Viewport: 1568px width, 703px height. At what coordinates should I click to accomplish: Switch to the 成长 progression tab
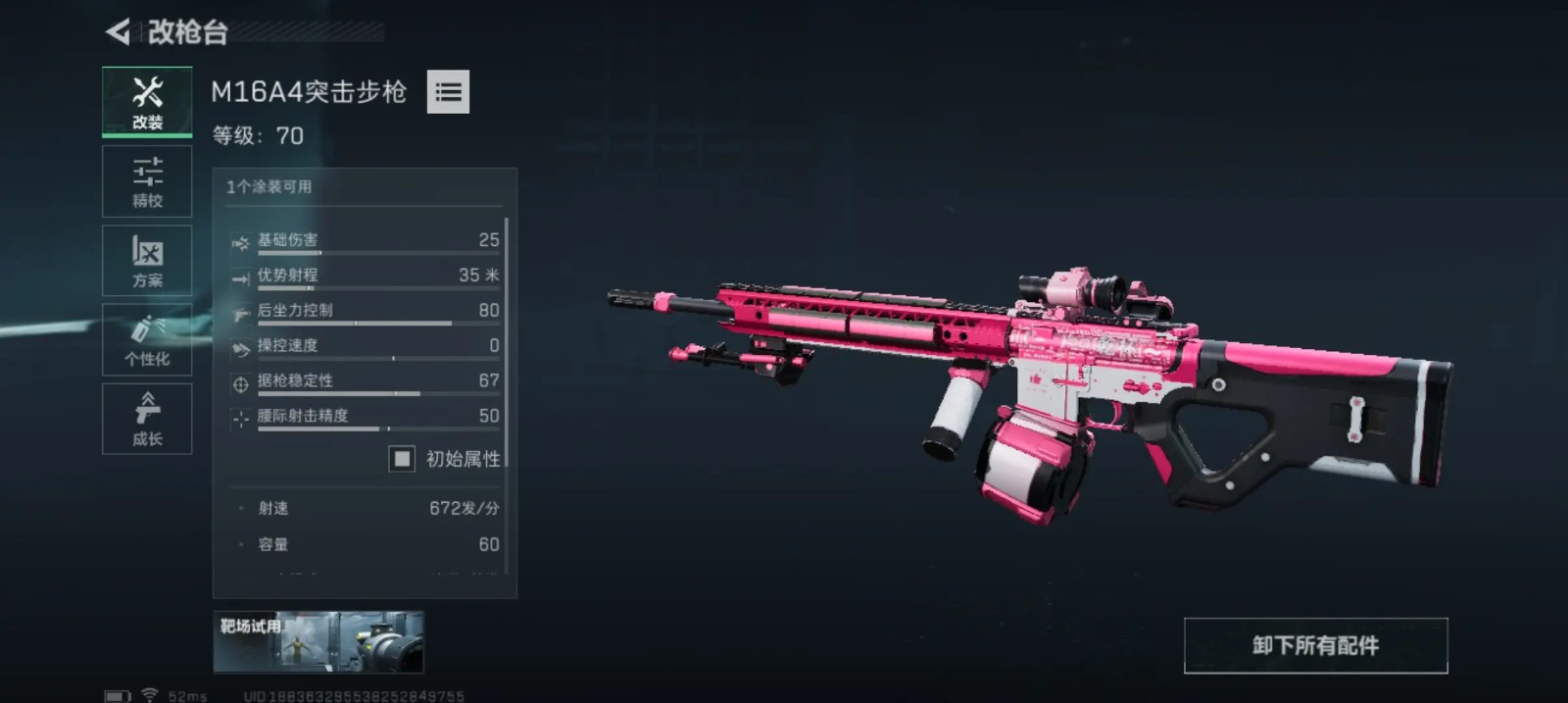point(147,419)
